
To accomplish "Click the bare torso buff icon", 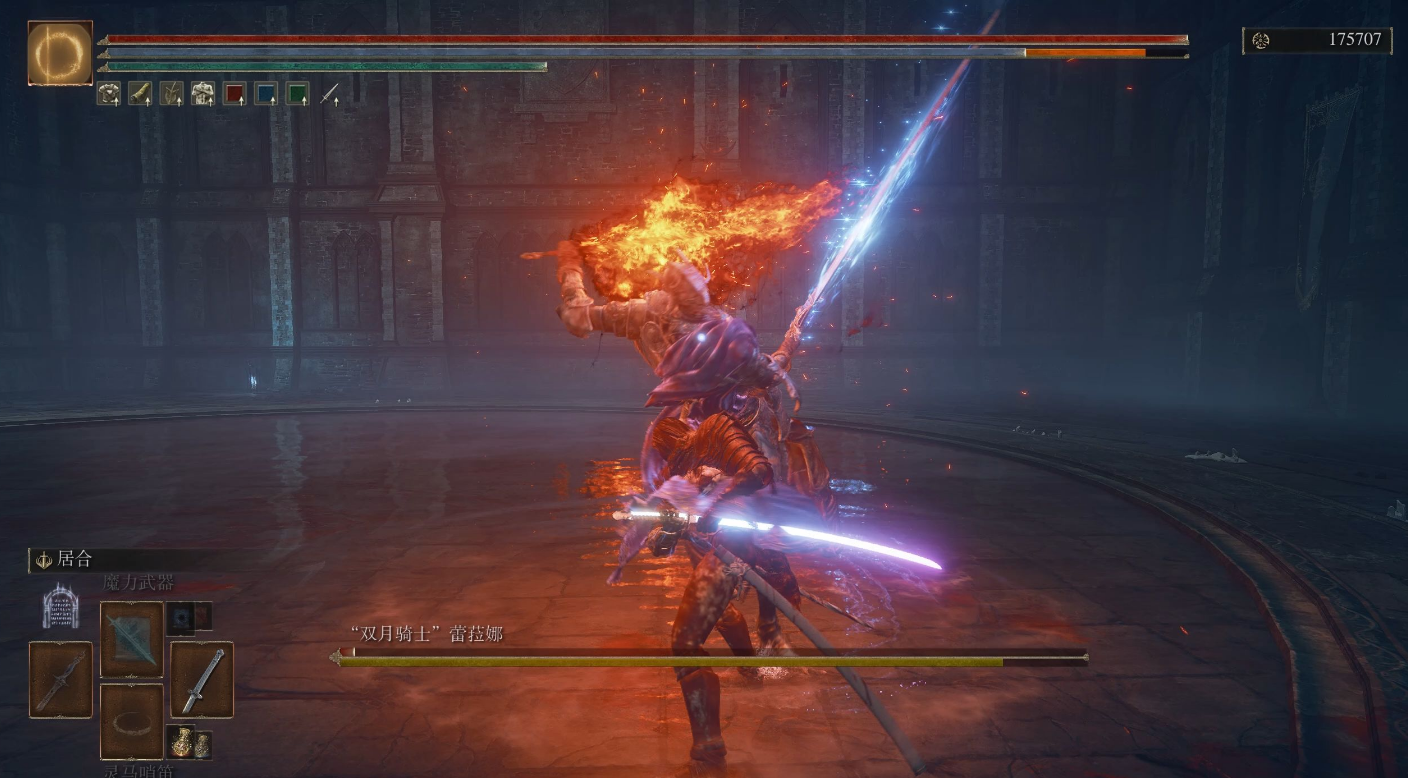I will click(x=203, y=94).
